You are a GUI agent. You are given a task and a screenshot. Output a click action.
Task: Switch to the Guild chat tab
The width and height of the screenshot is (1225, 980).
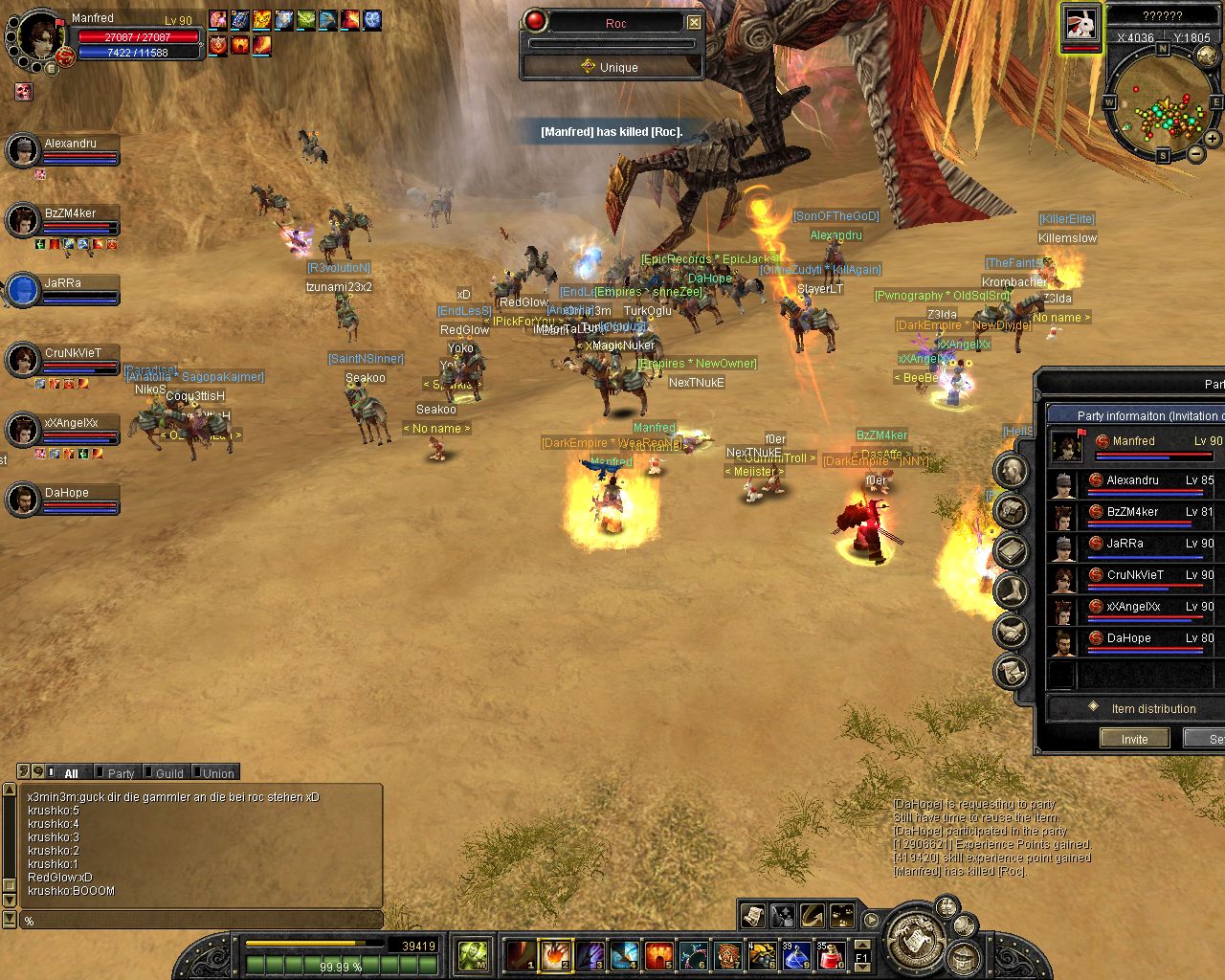[x=168, y=773]
